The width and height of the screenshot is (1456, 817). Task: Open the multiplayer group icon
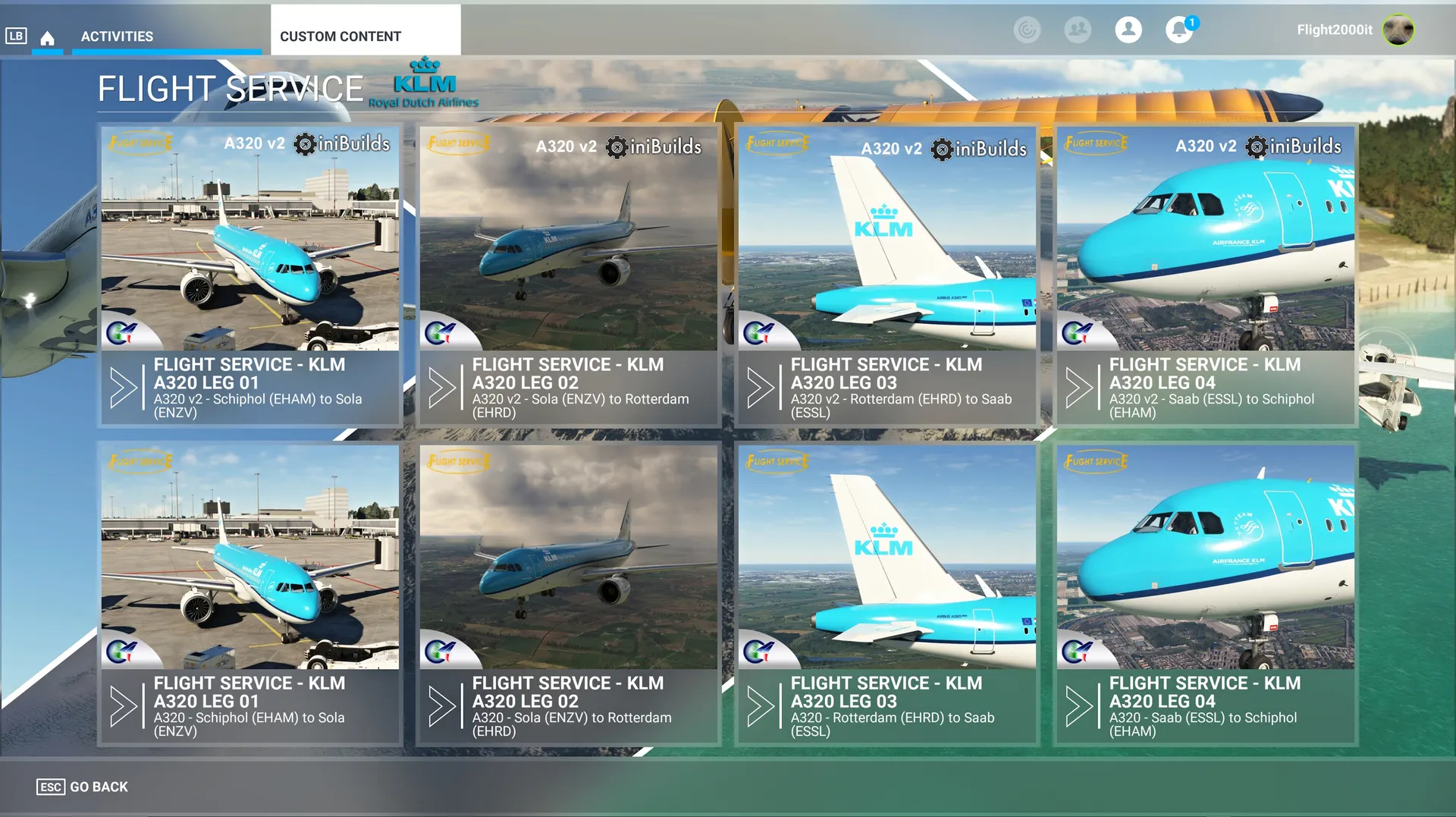tap(1077, 30)
